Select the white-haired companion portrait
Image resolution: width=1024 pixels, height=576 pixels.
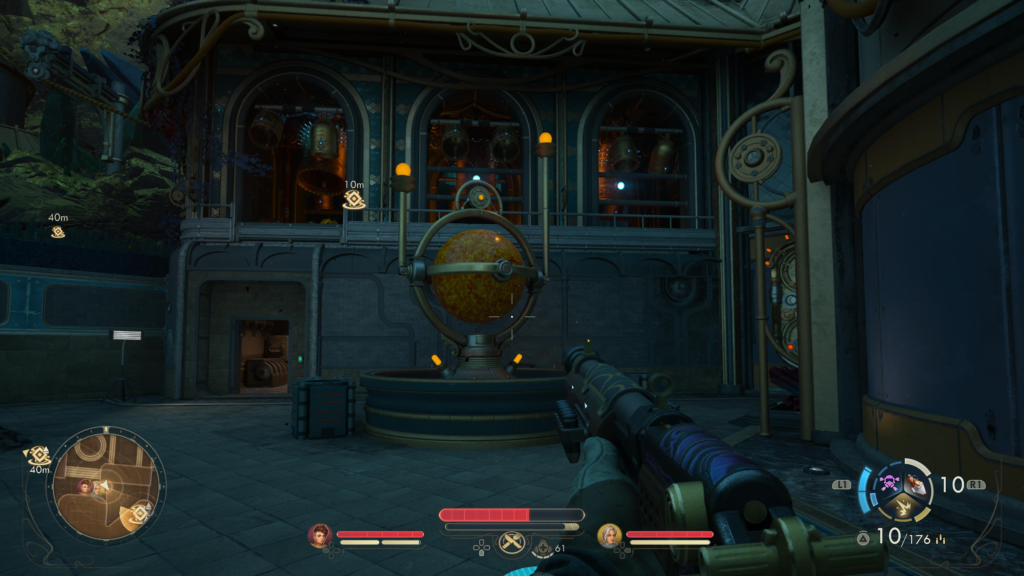pyautogui.click(x=608, y=535)
